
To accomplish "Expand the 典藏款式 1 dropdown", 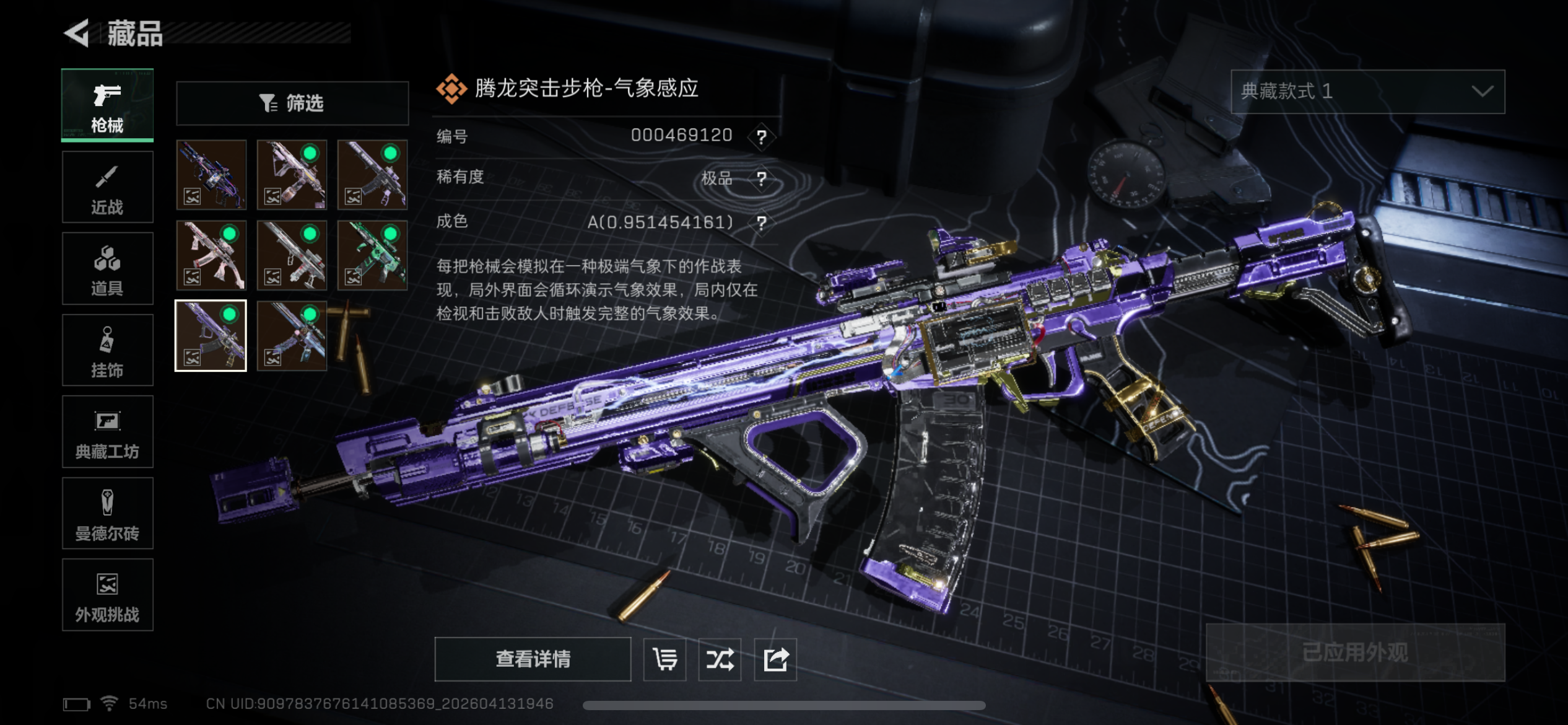I will tap(1367, 92).
